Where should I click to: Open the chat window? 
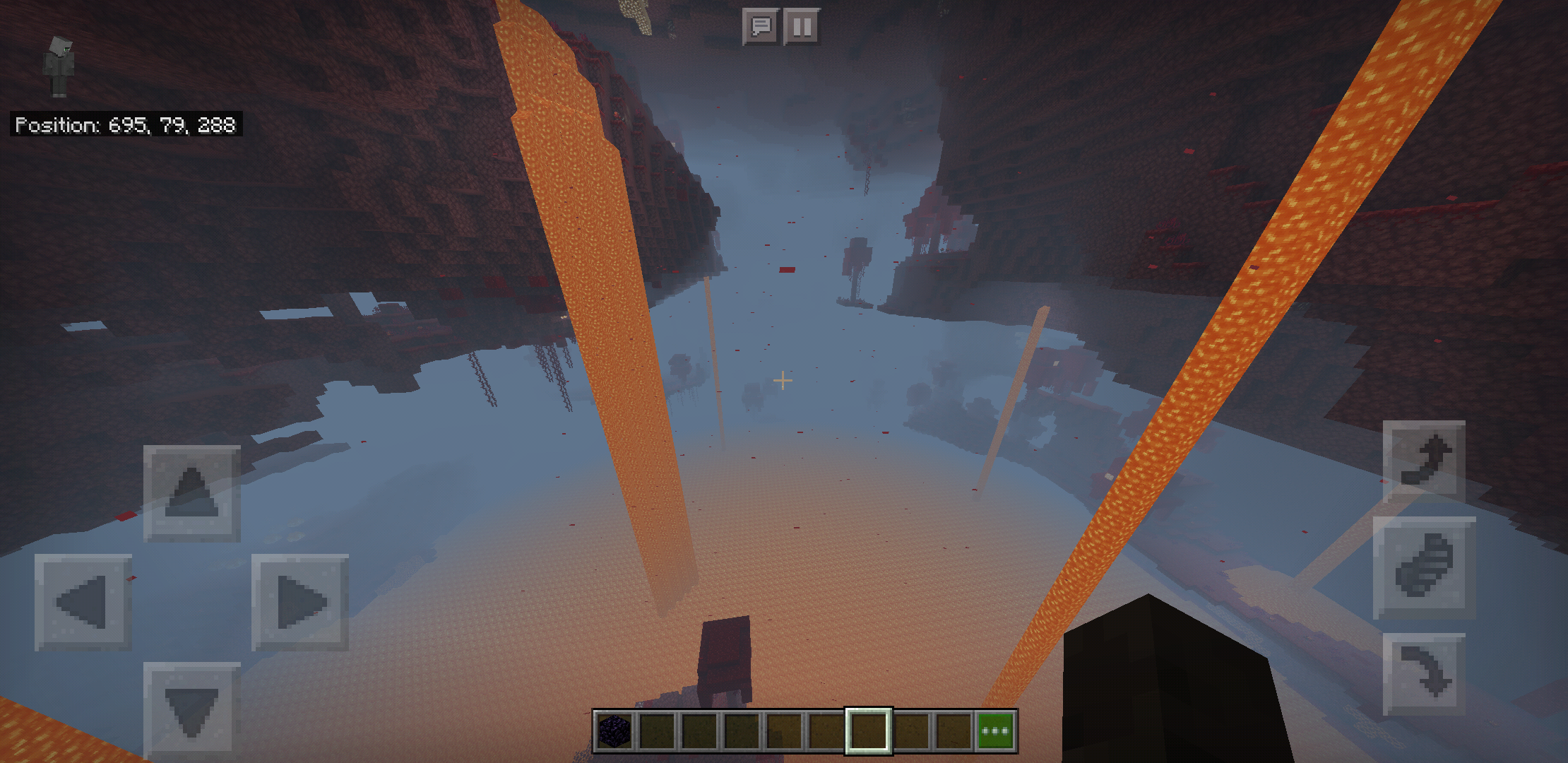[761, 28]
